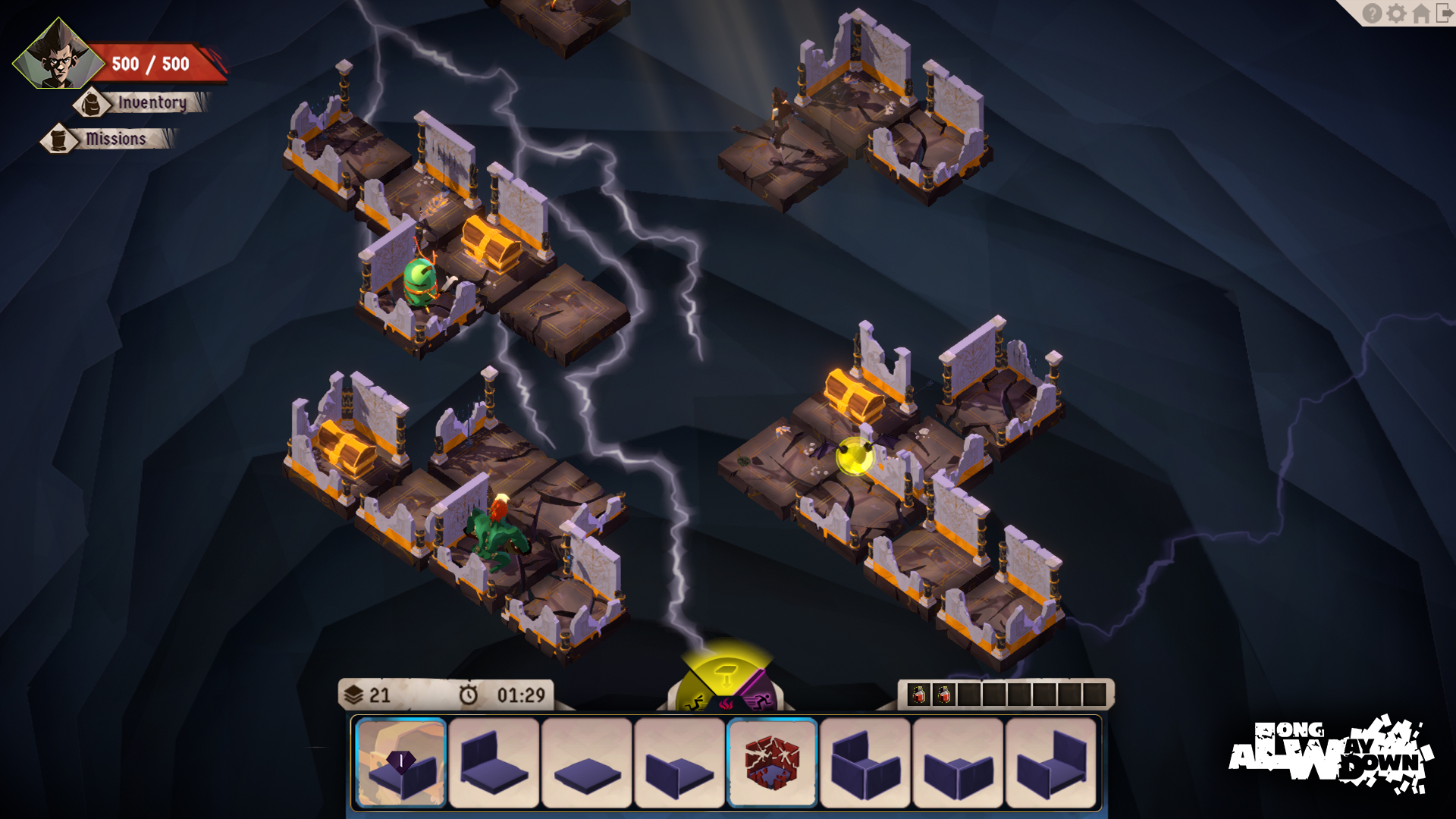This screenshot has width=1456, height=819.
Task: Select the tile card with three walls
Action: click(x=865, y=763)
